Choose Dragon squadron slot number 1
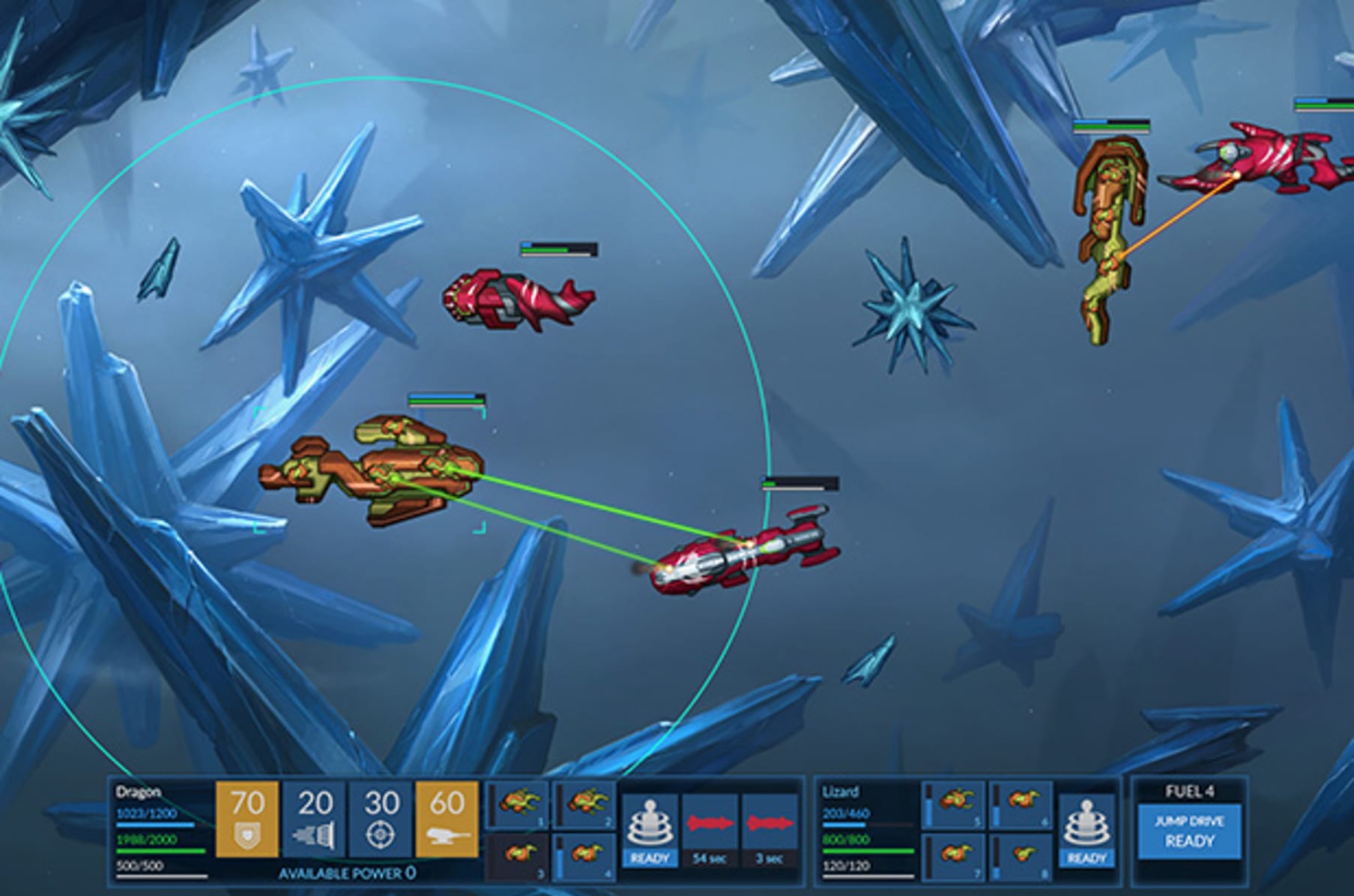1354x896 pixels. (x=519, y=804)
